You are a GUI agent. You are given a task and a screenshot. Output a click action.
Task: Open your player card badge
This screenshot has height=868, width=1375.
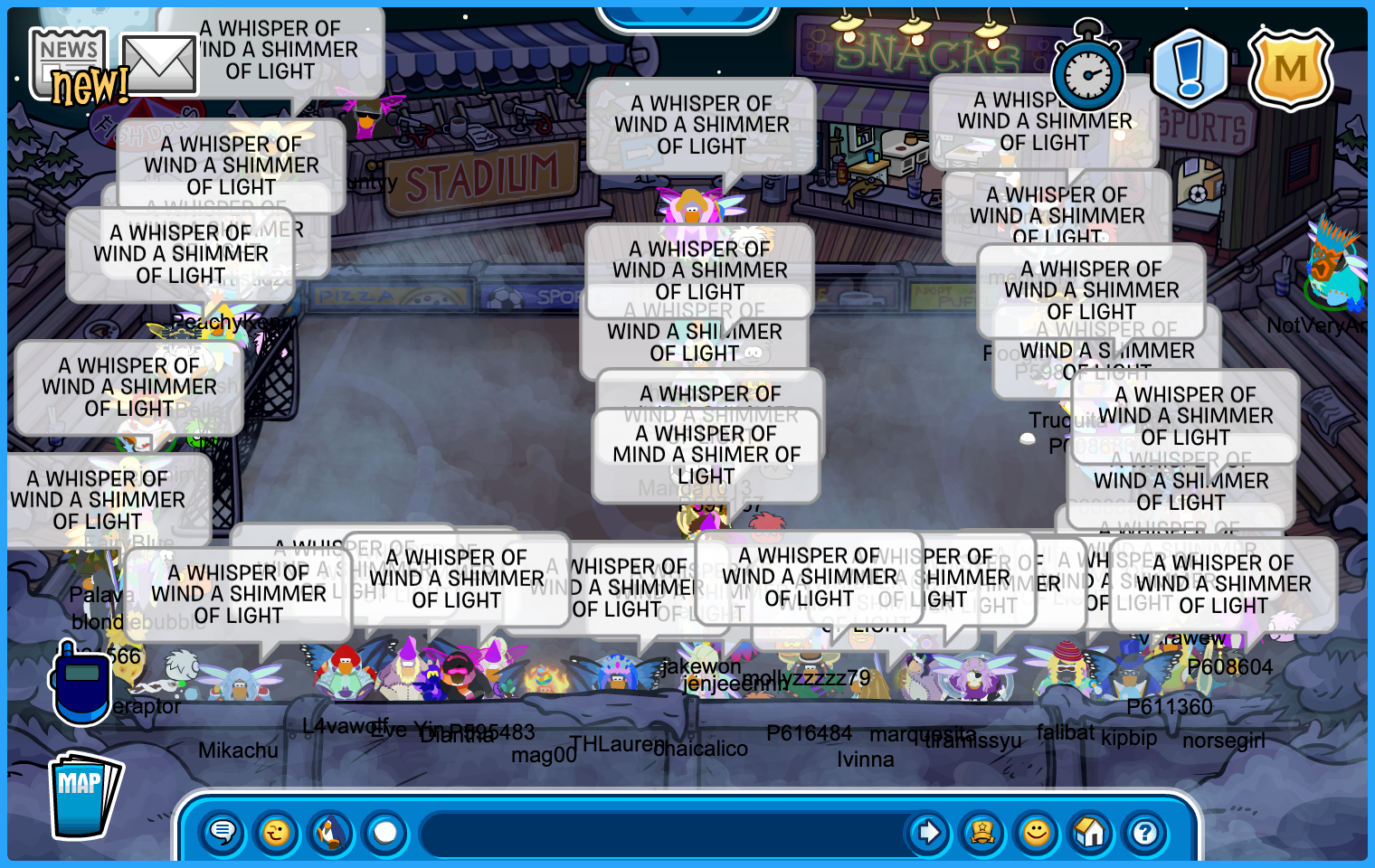click(x=982, y=832)
